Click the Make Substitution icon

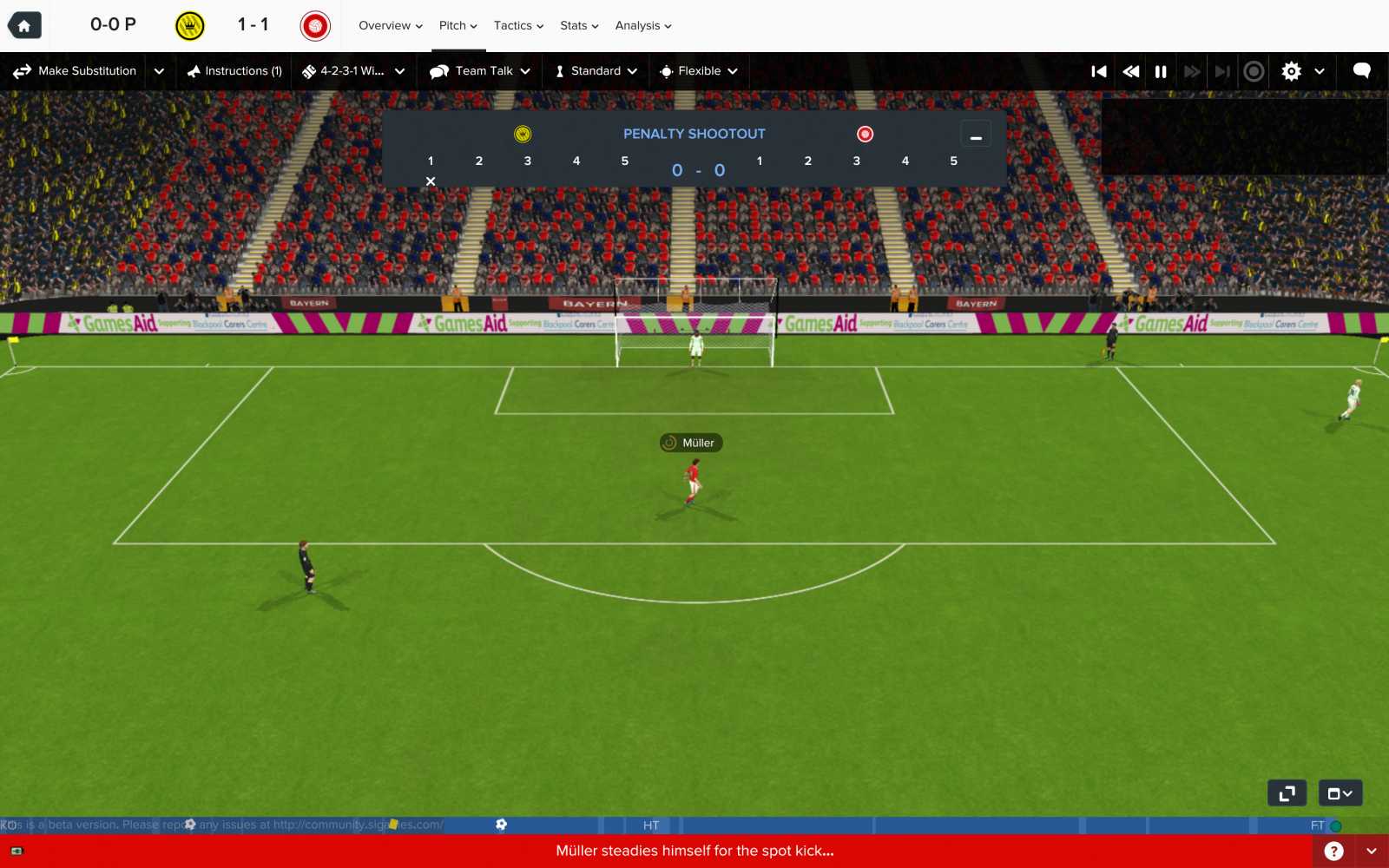[x=22, y=71]
